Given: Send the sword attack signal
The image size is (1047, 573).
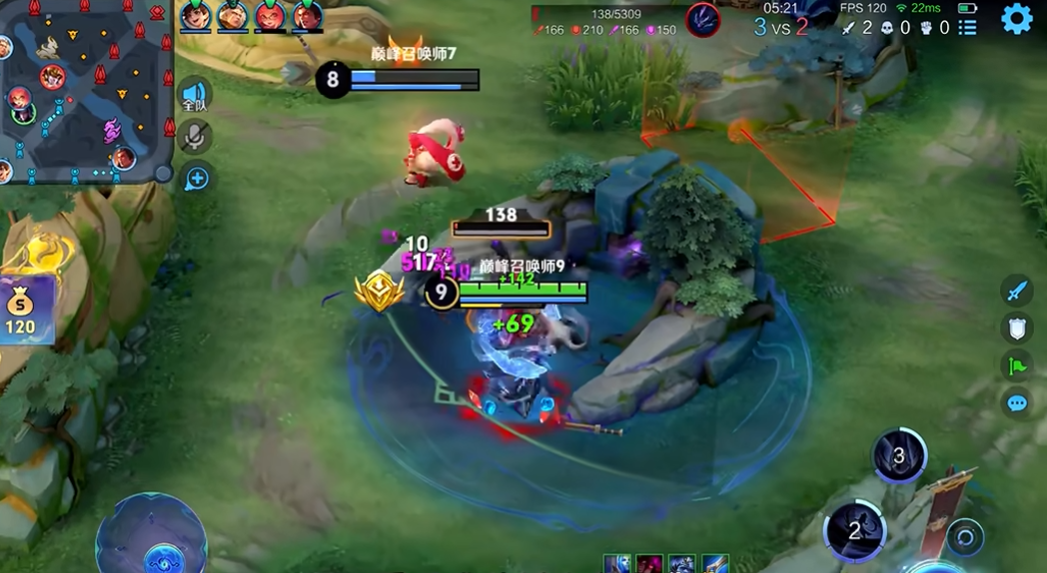Looking at the screenshot, I should (1016, 291).
